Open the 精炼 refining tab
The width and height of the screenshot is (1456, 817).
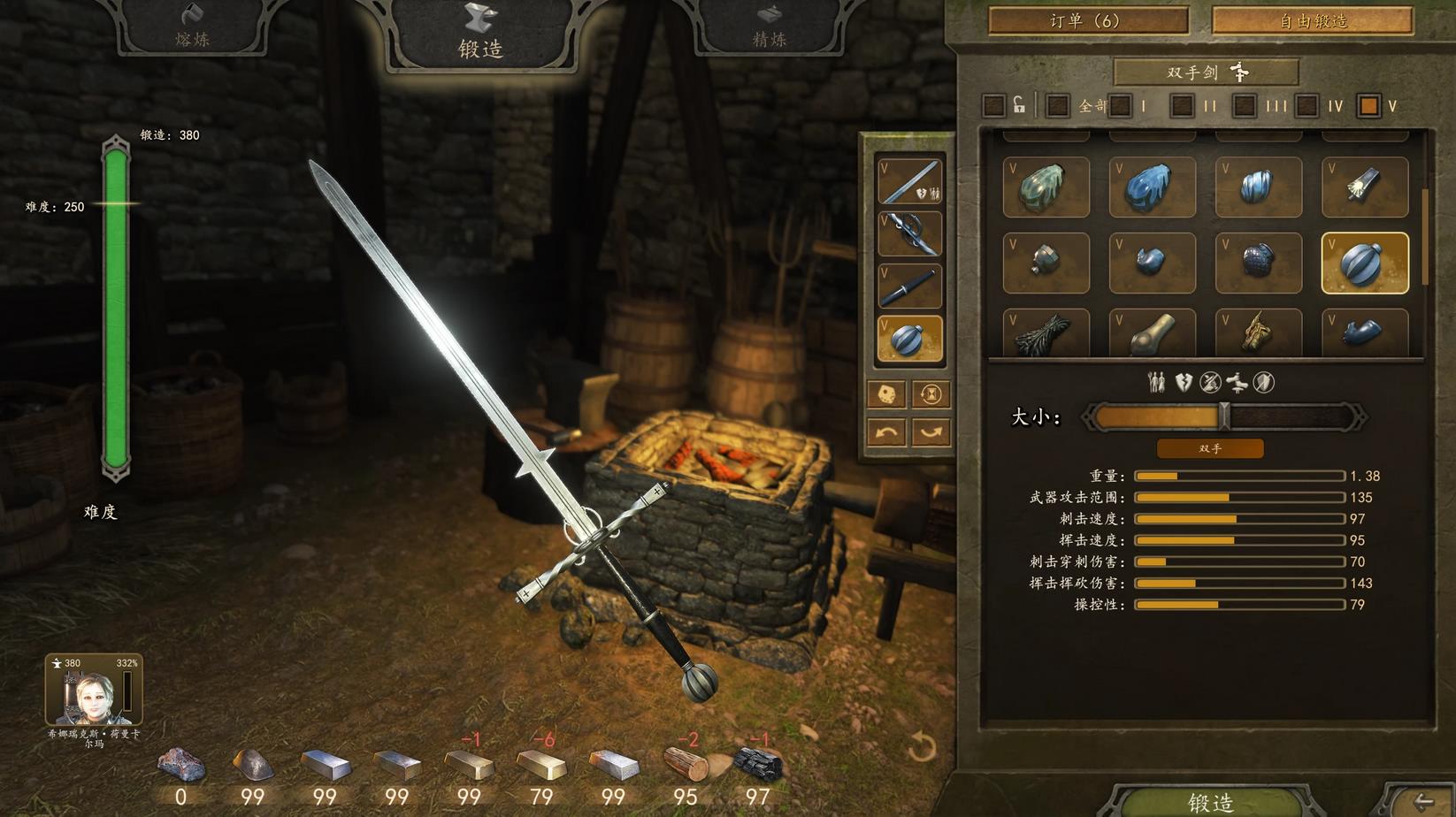pyautogui.click(x=769, y=28)
